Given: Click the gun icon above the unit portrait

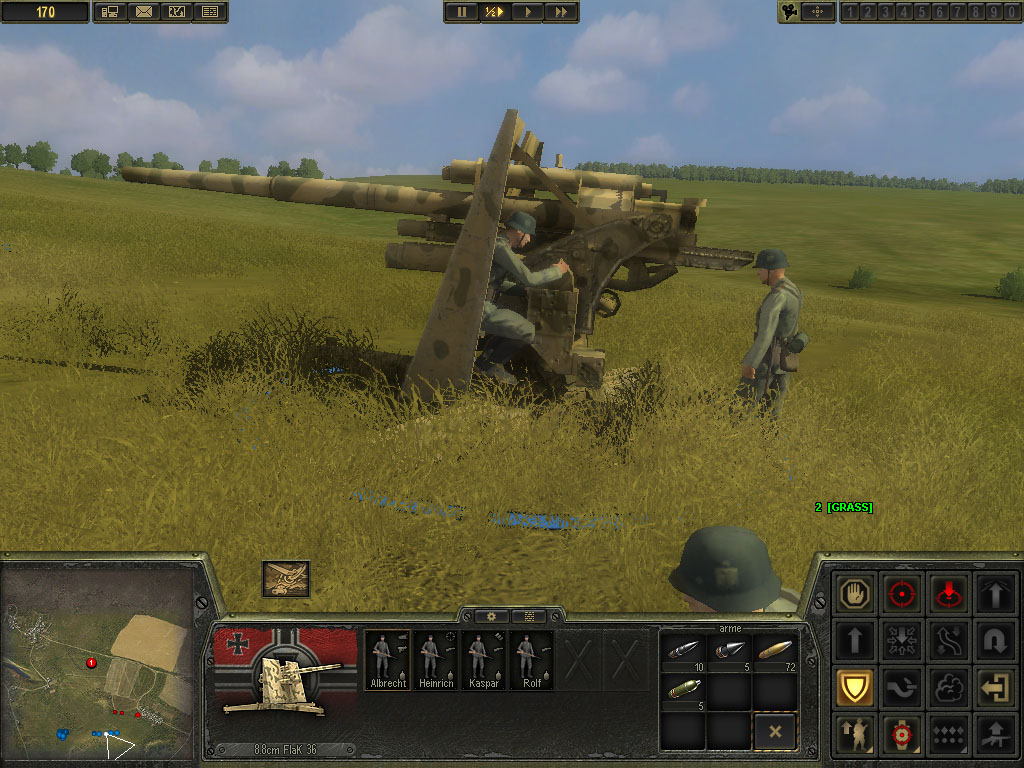Looking at the screenshot, I should (286, 578).
